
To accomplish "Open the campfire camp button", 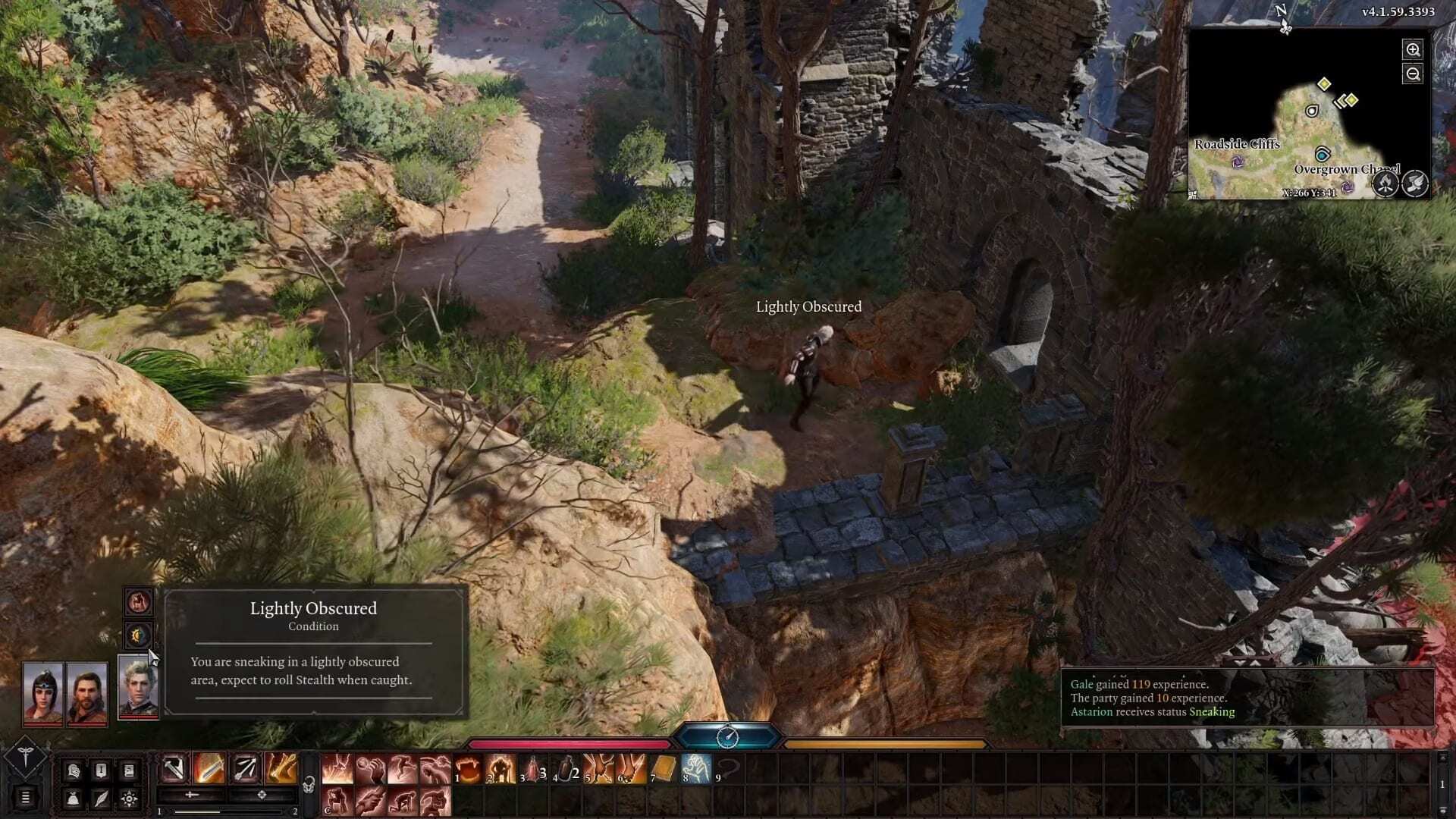I will point(1385,184).
